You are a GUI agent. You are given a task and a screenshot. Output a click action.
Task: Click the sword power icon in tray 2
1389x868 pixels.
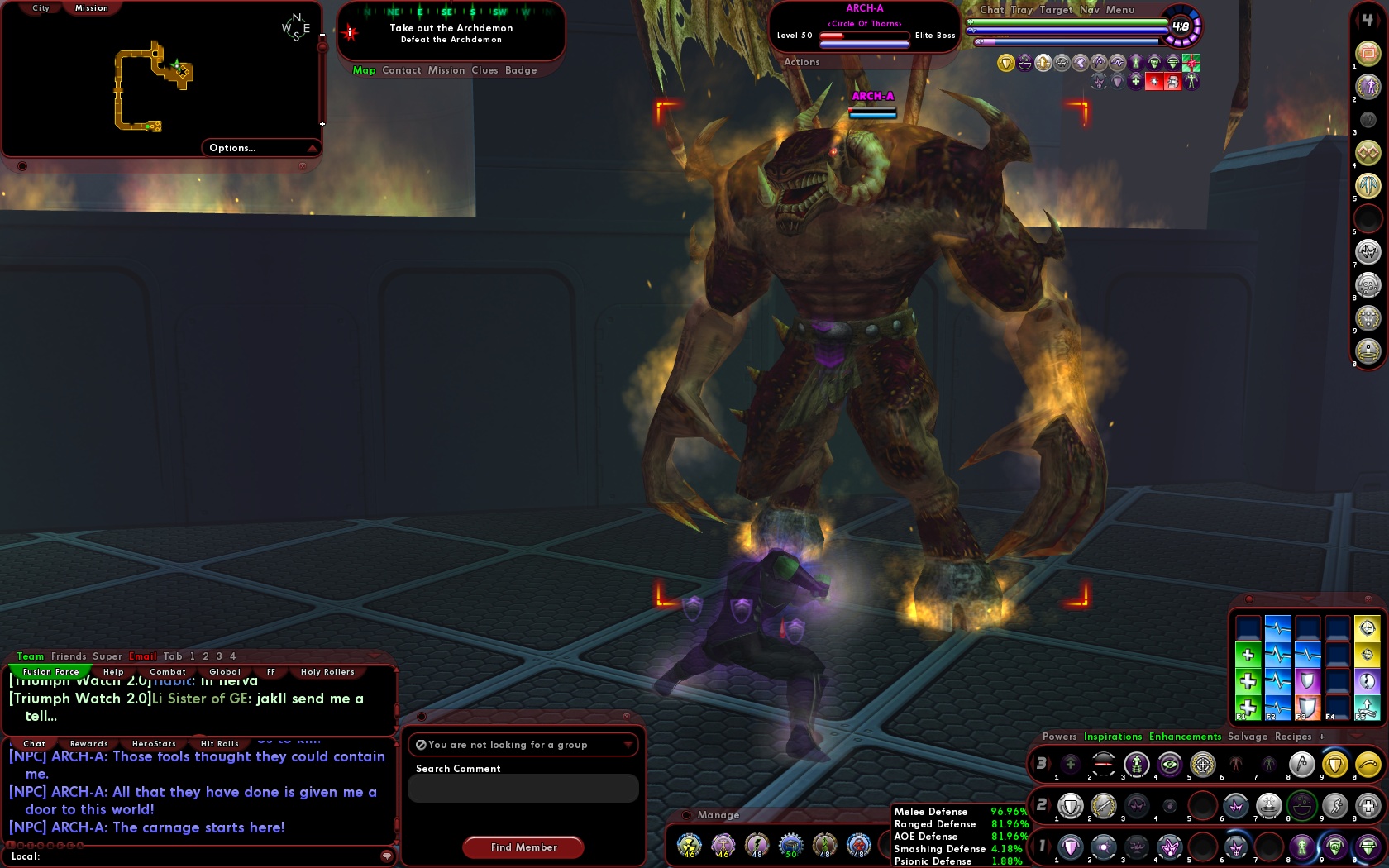tap(1101, 806)
